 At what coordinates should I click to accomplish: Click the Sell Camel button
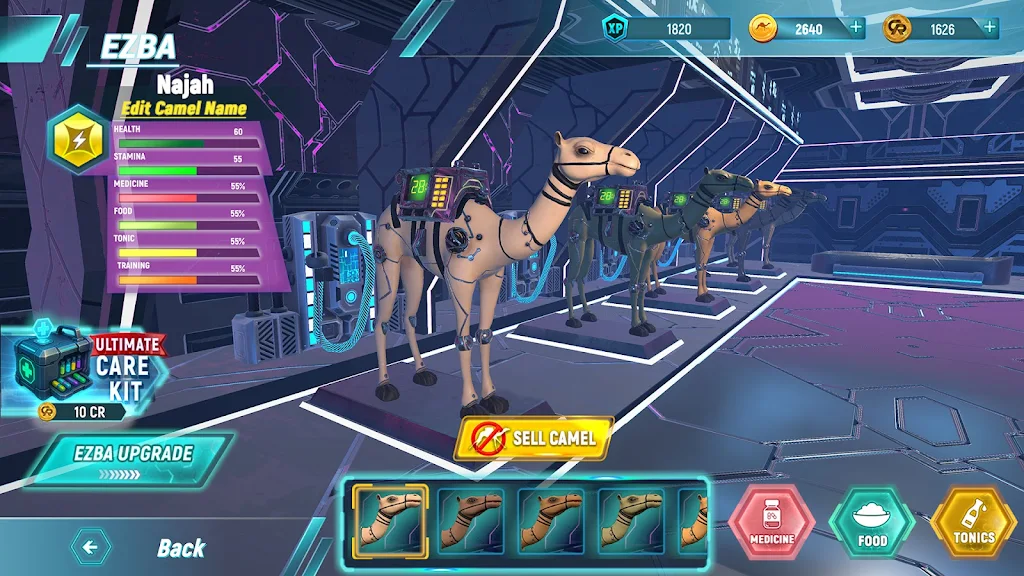pos(534,438)
